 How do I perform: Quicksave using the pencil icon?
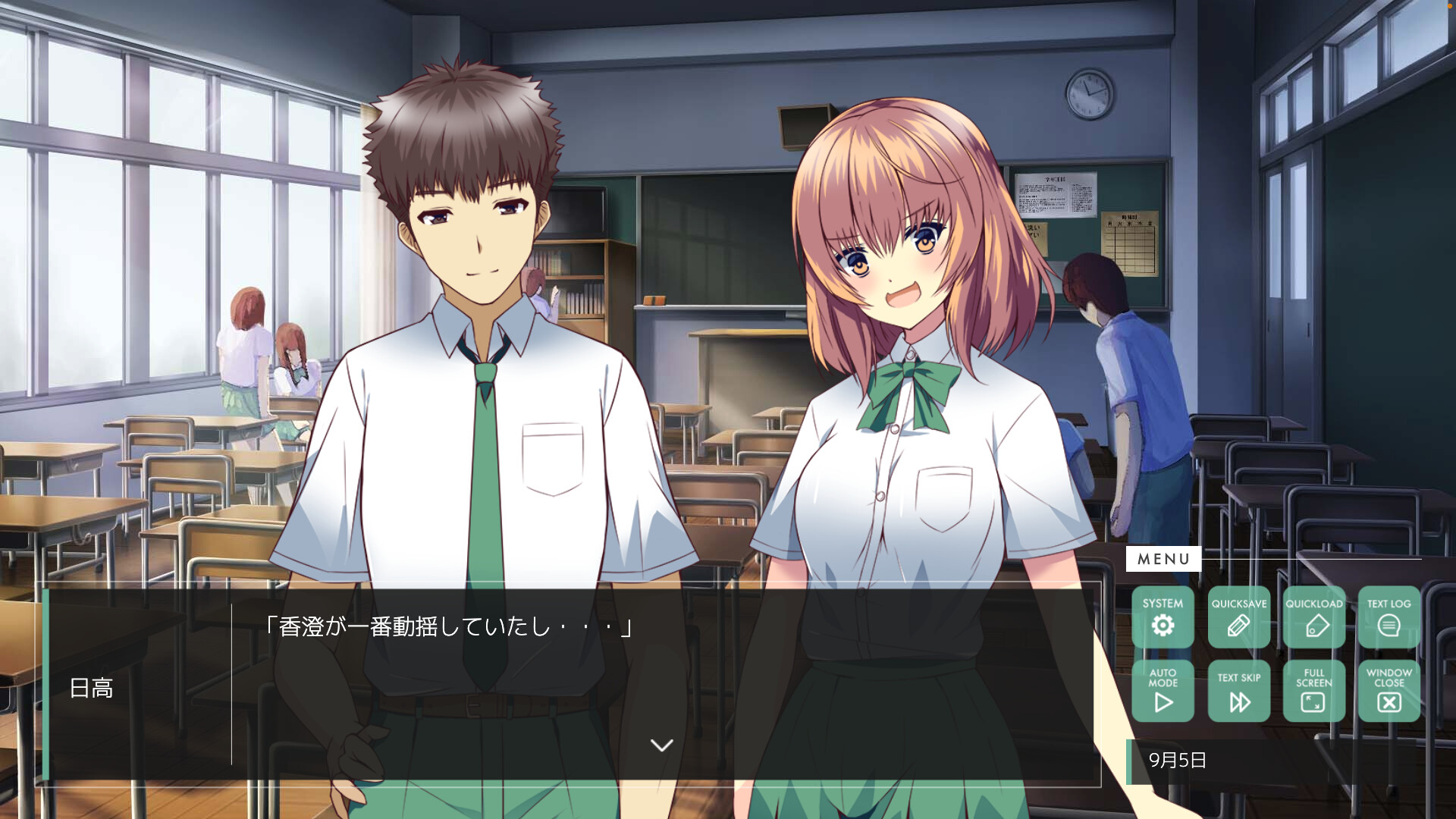point(1238,625)
